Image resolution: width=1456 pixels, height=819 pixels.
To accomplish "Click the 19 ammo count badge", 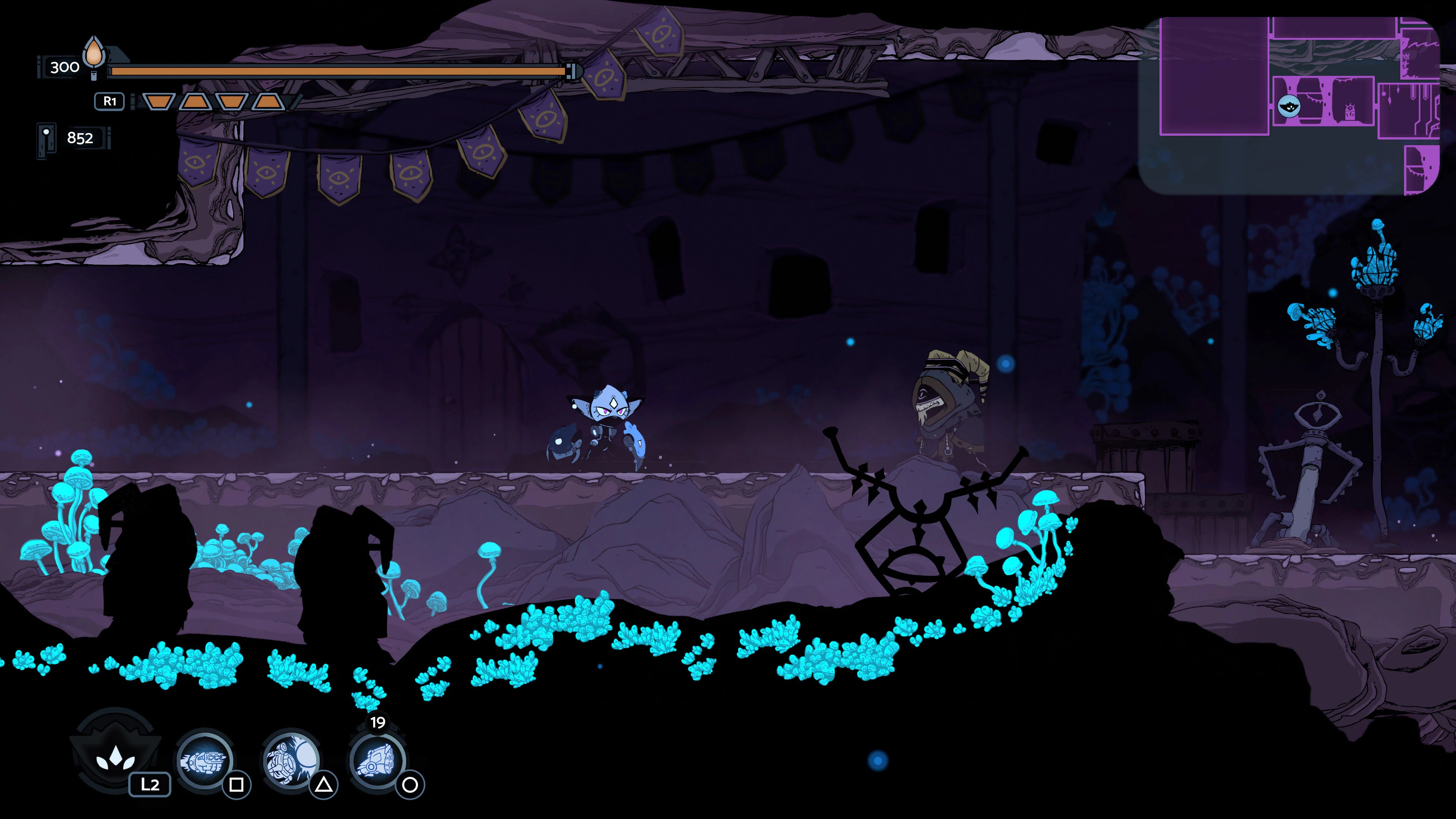I will click(378, 722).
